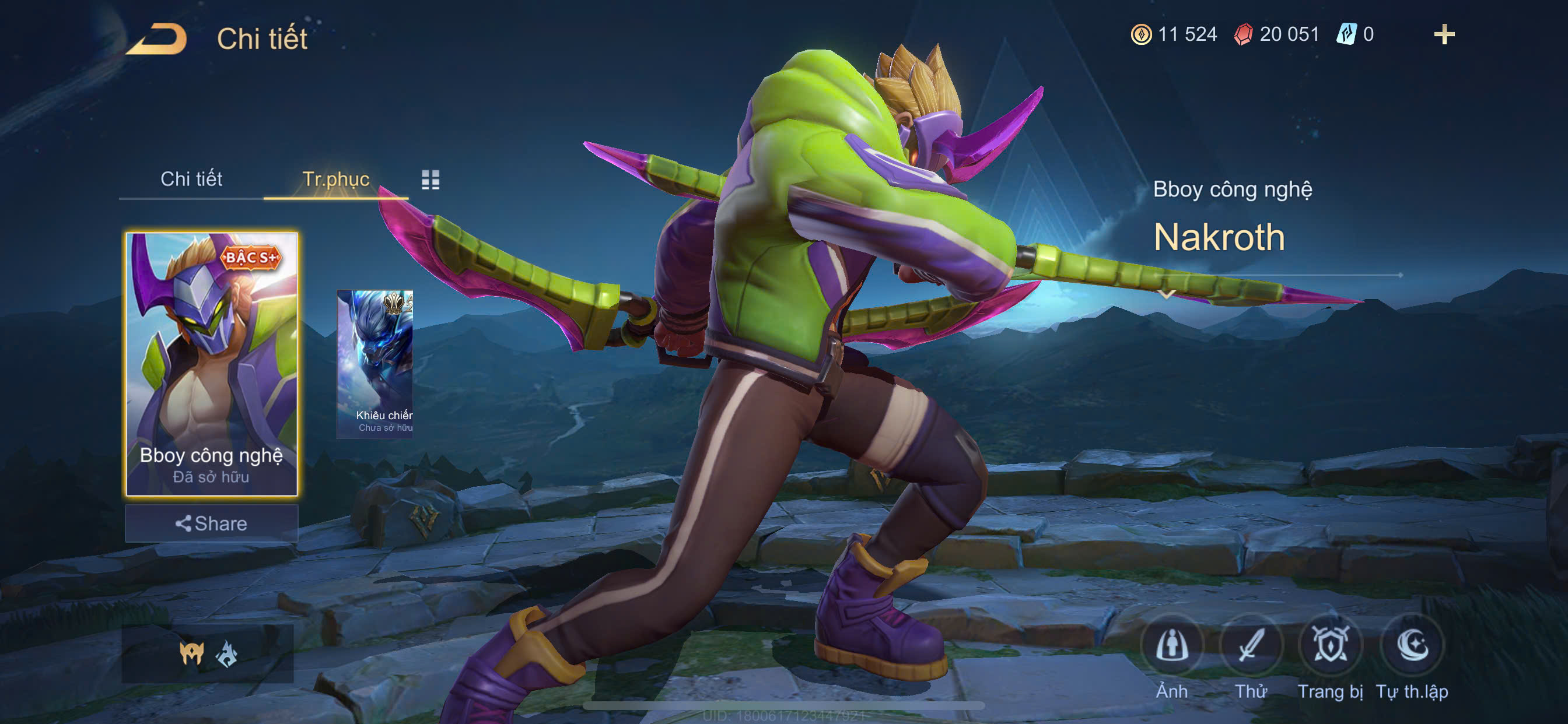Select the Bboy công nghệ skin card
Image resolution: width=1568 pixels, height=724 pixels.
click(211, 363)
